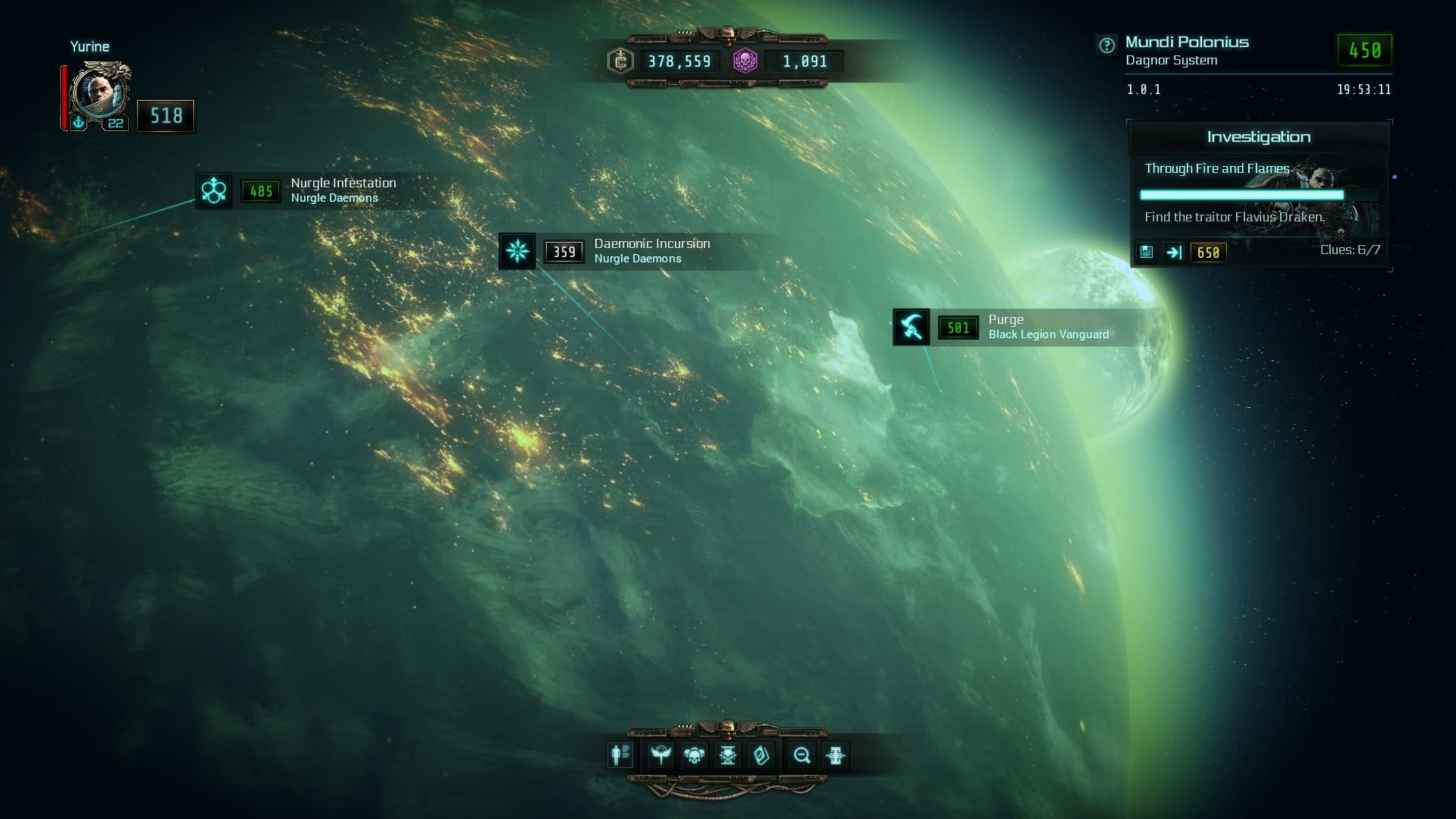Click the 650 cost display in Investigation panel

(x=1209, y=253)
